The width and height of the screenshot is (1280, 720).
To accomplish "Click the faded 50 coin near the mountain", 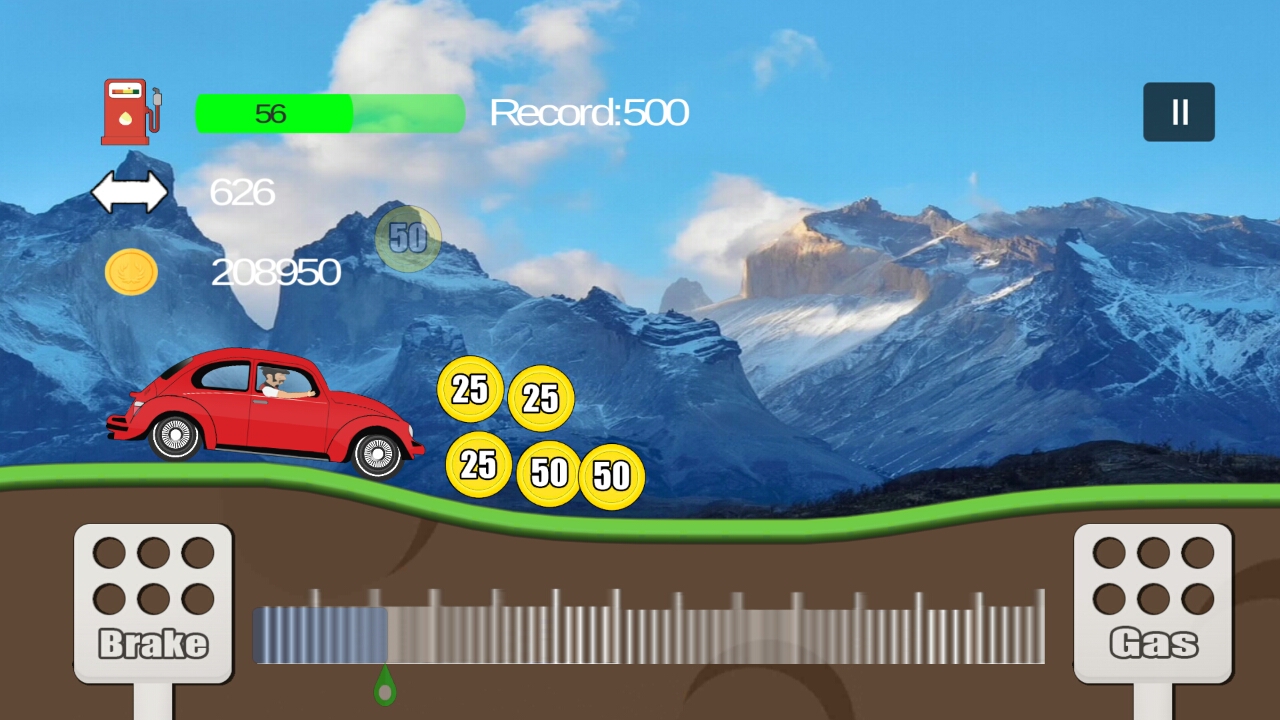I will pos(407,237).
